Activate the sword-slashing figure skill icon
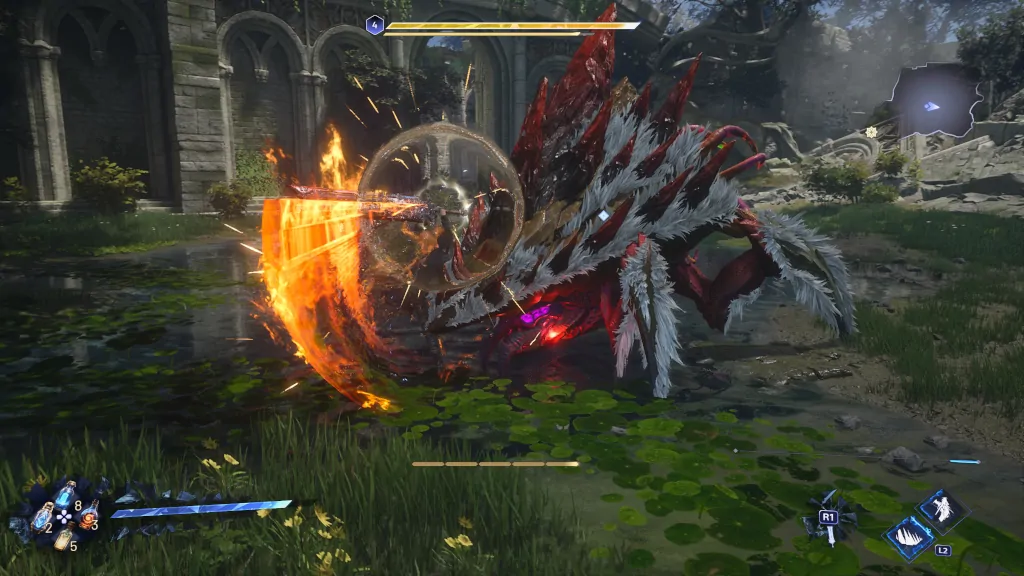 941,511
